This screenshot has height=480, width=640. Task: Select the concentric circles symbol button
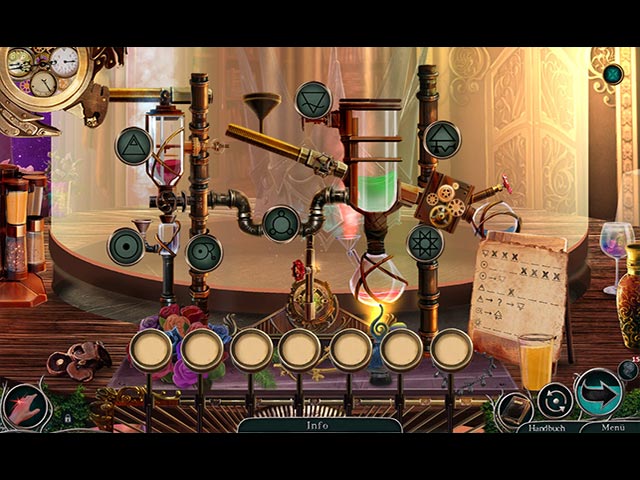pyautogui.click(x=126, y=246)
